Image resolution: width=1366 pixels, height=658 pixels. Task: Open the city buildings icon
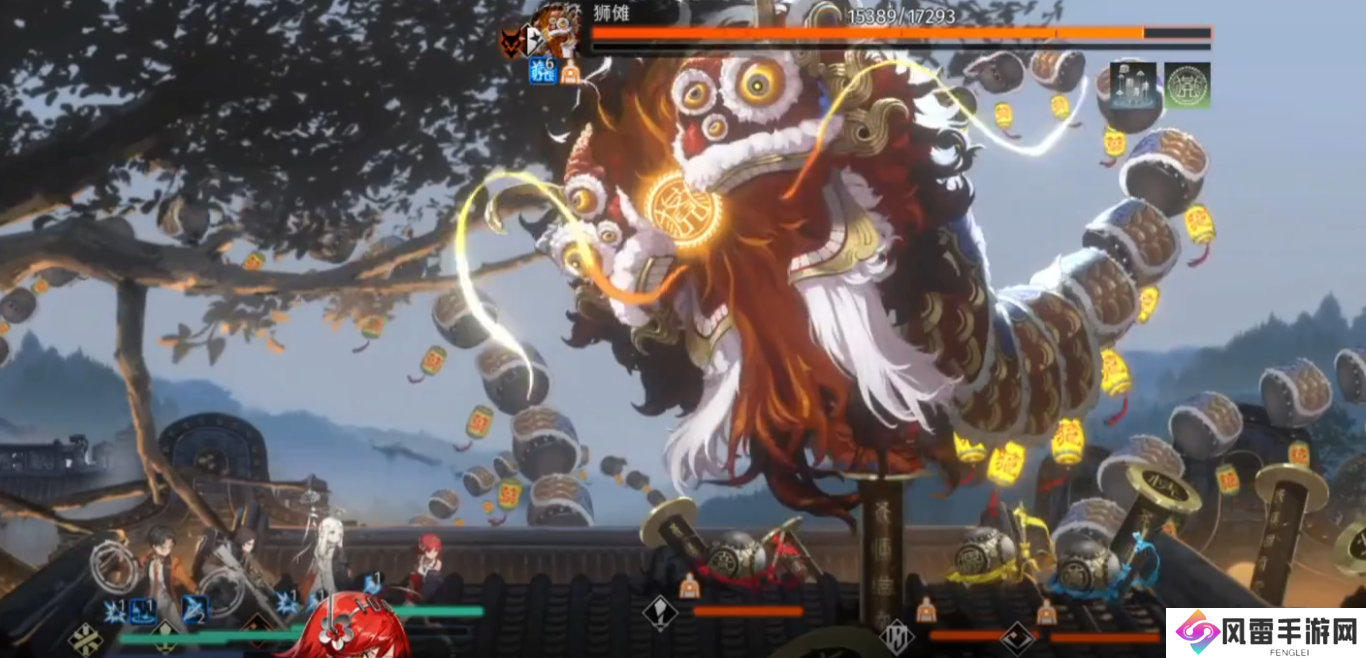1133,85
